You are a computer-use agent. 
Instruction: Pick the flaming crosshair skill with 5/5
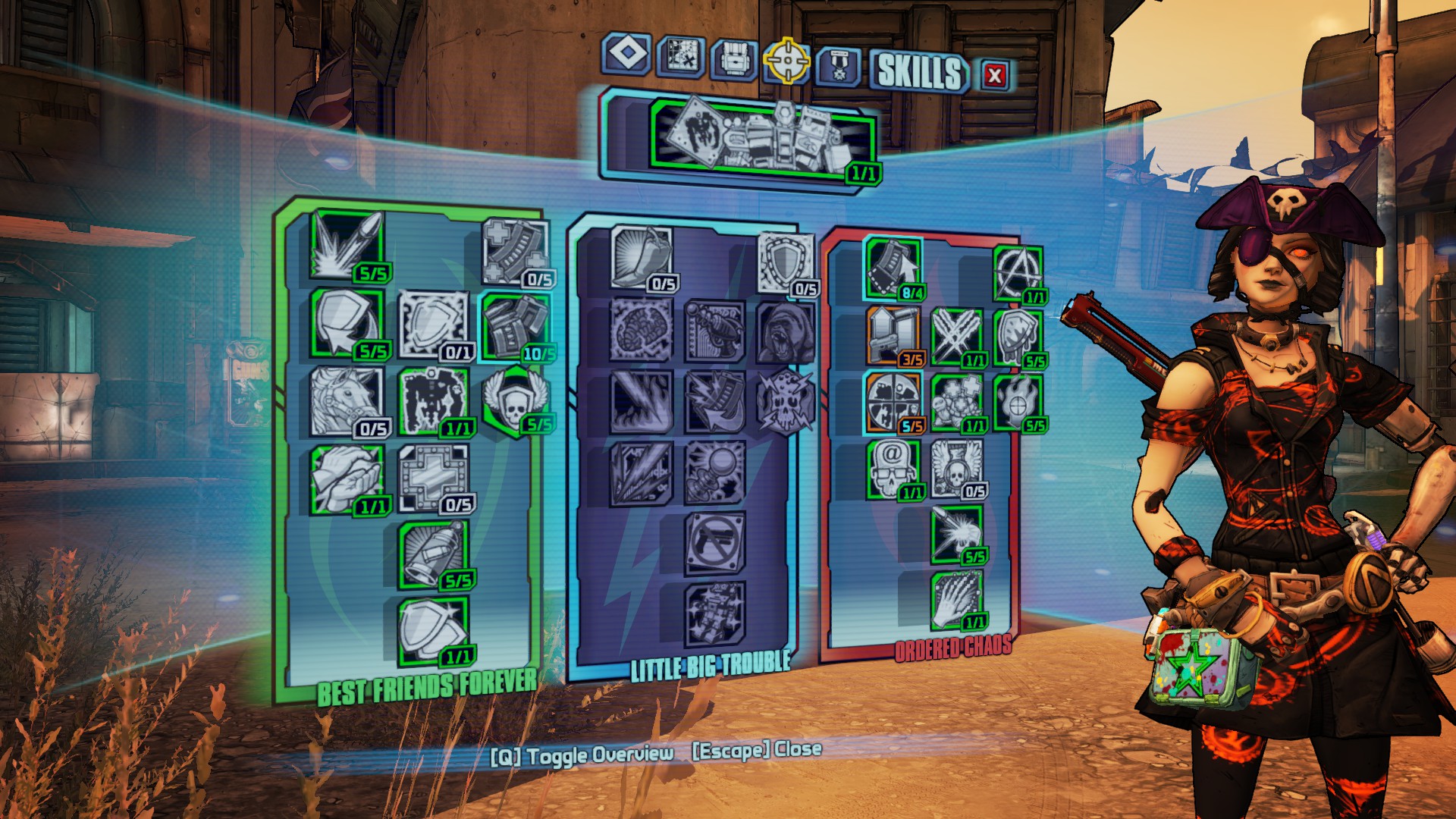[1017, 402]
